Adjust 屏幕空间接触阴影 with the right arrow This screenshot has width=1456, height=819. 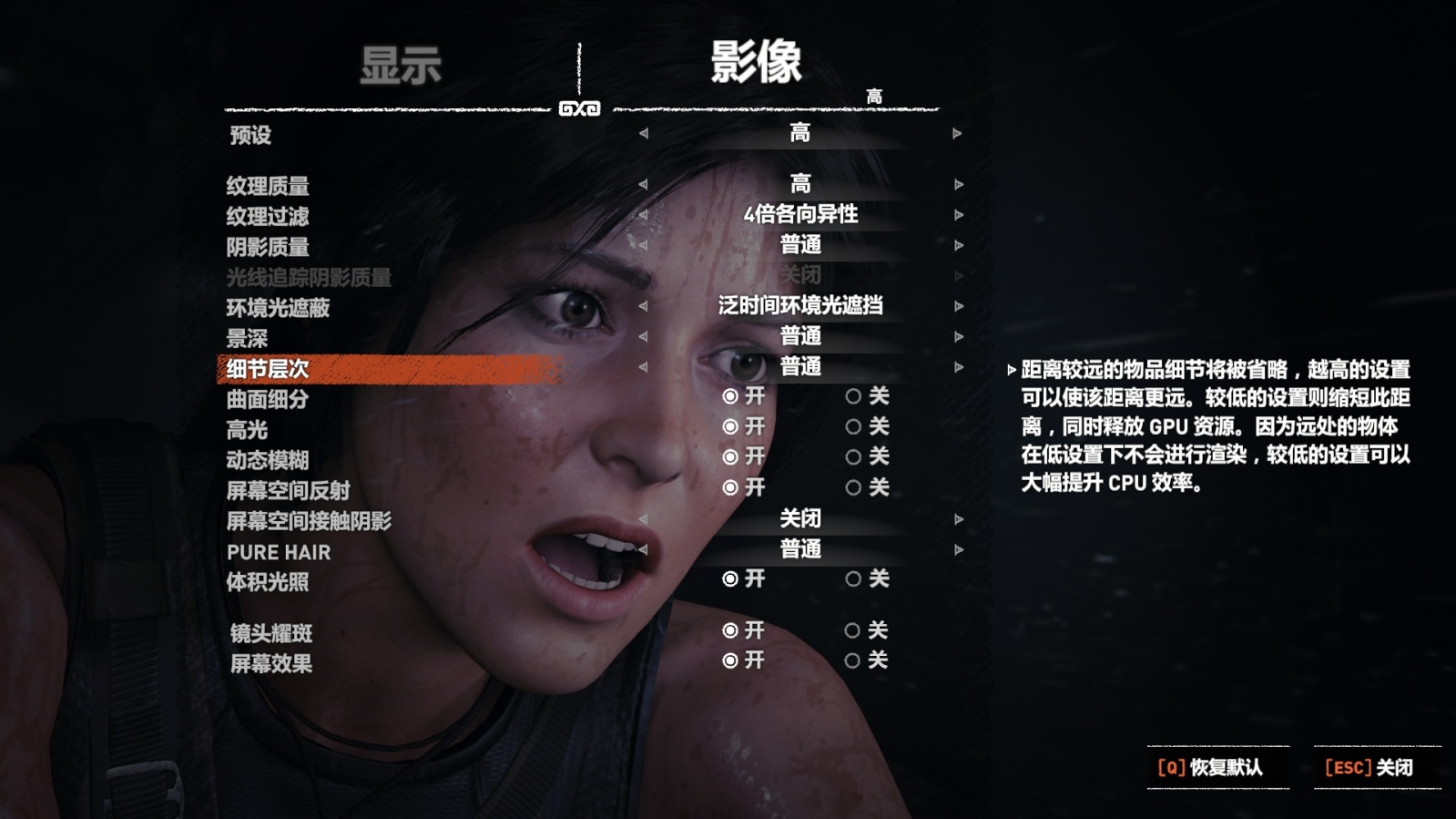[956, 519]
